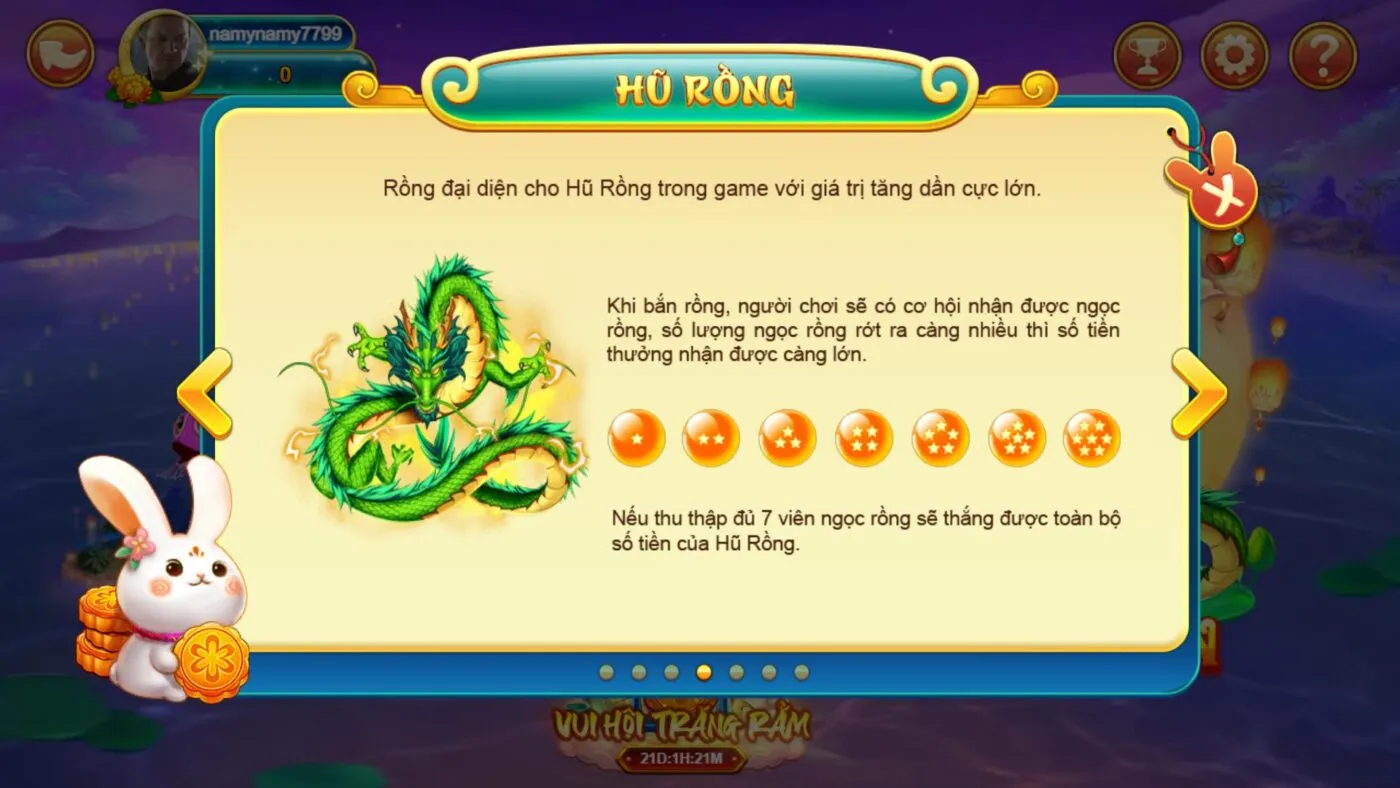The height and width of the screenshot is (788, 1400).
Task: Click the gold flower coin next to avatar
Action: coord(130,83)
